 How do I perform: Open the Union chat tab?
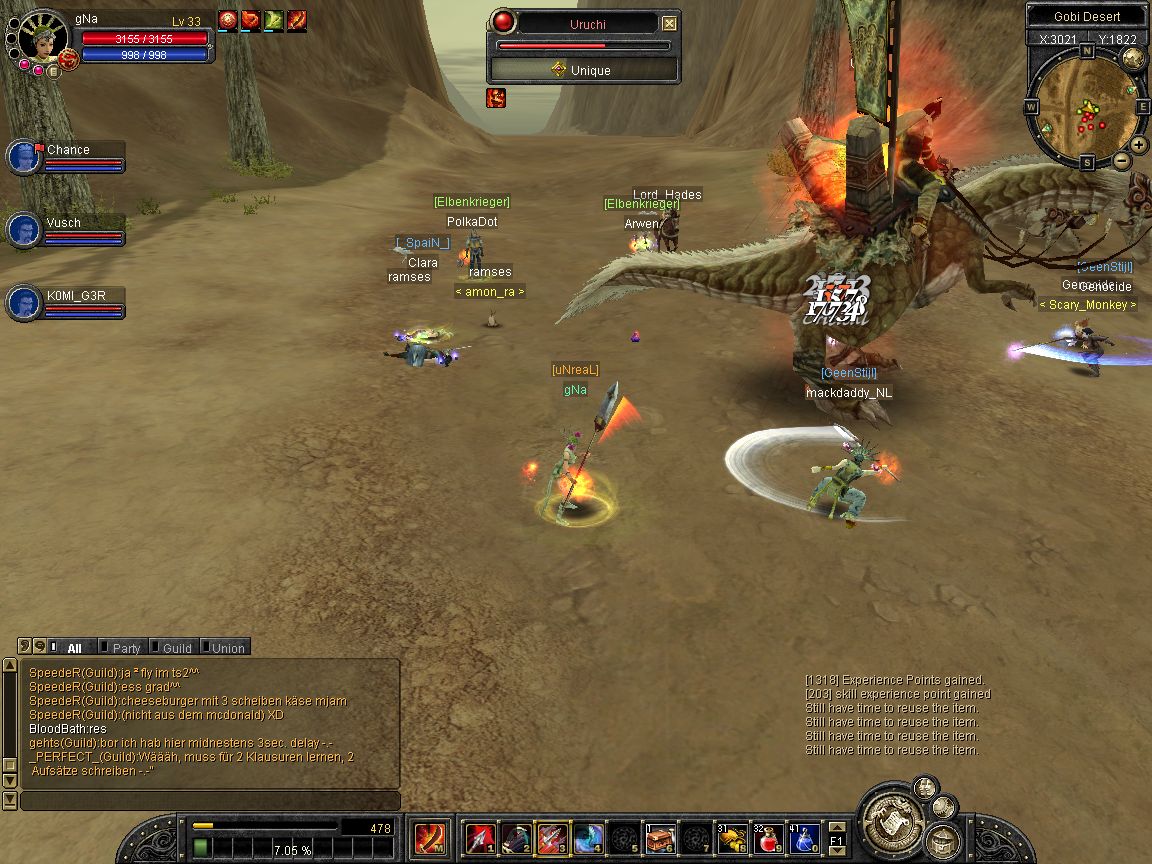point(227,648)
